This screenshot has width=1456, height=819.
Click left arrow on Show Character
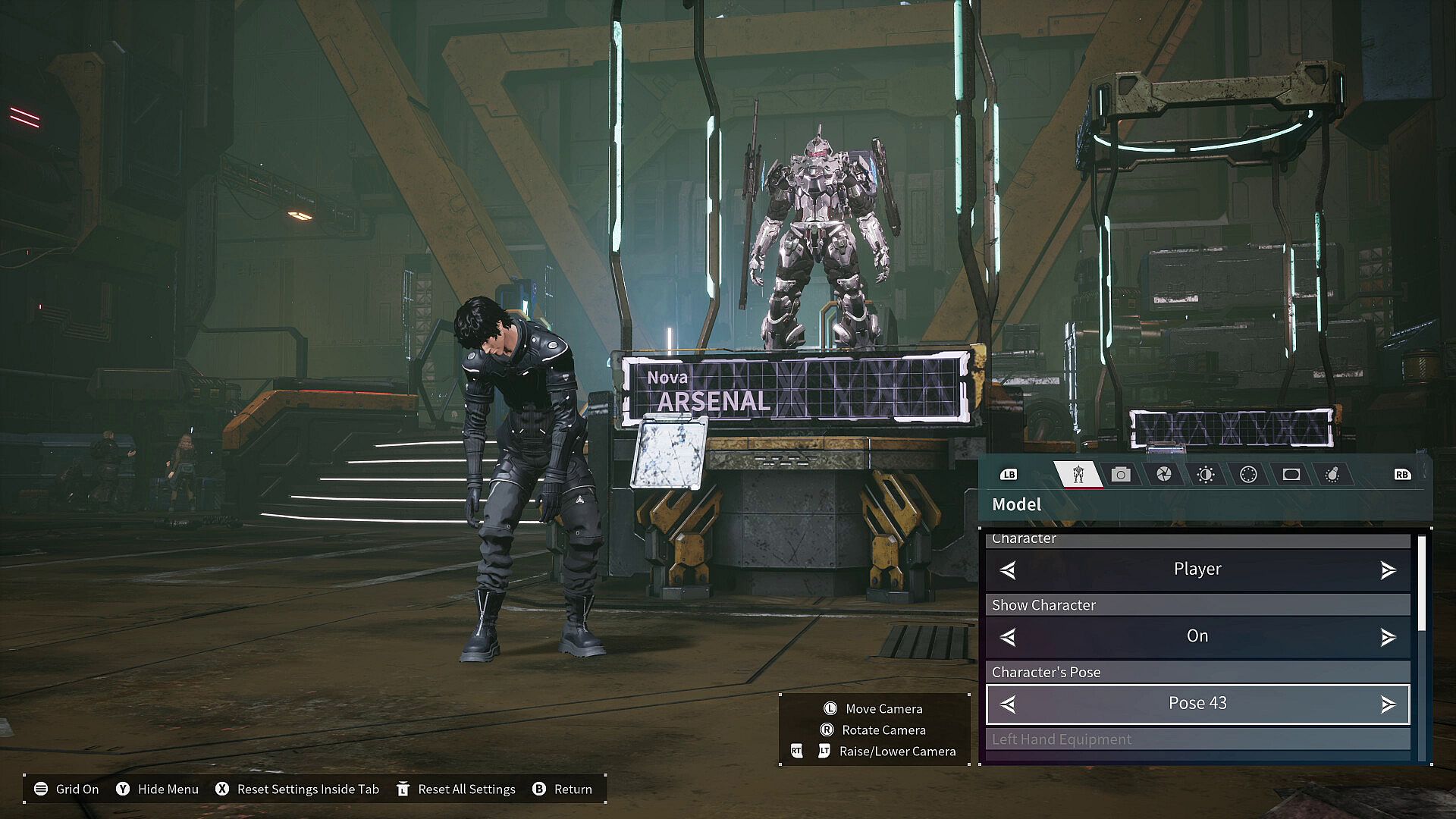coord(1008,637)
